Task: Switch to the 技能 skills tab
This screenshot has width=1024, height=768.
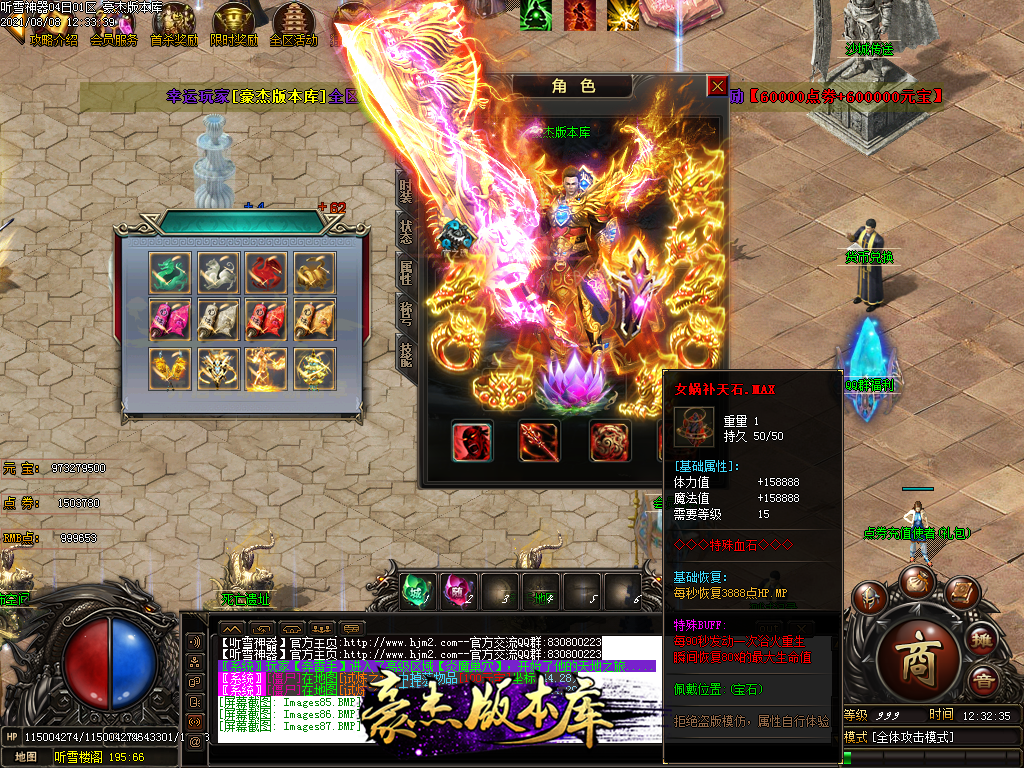Action: pos(406,353)
